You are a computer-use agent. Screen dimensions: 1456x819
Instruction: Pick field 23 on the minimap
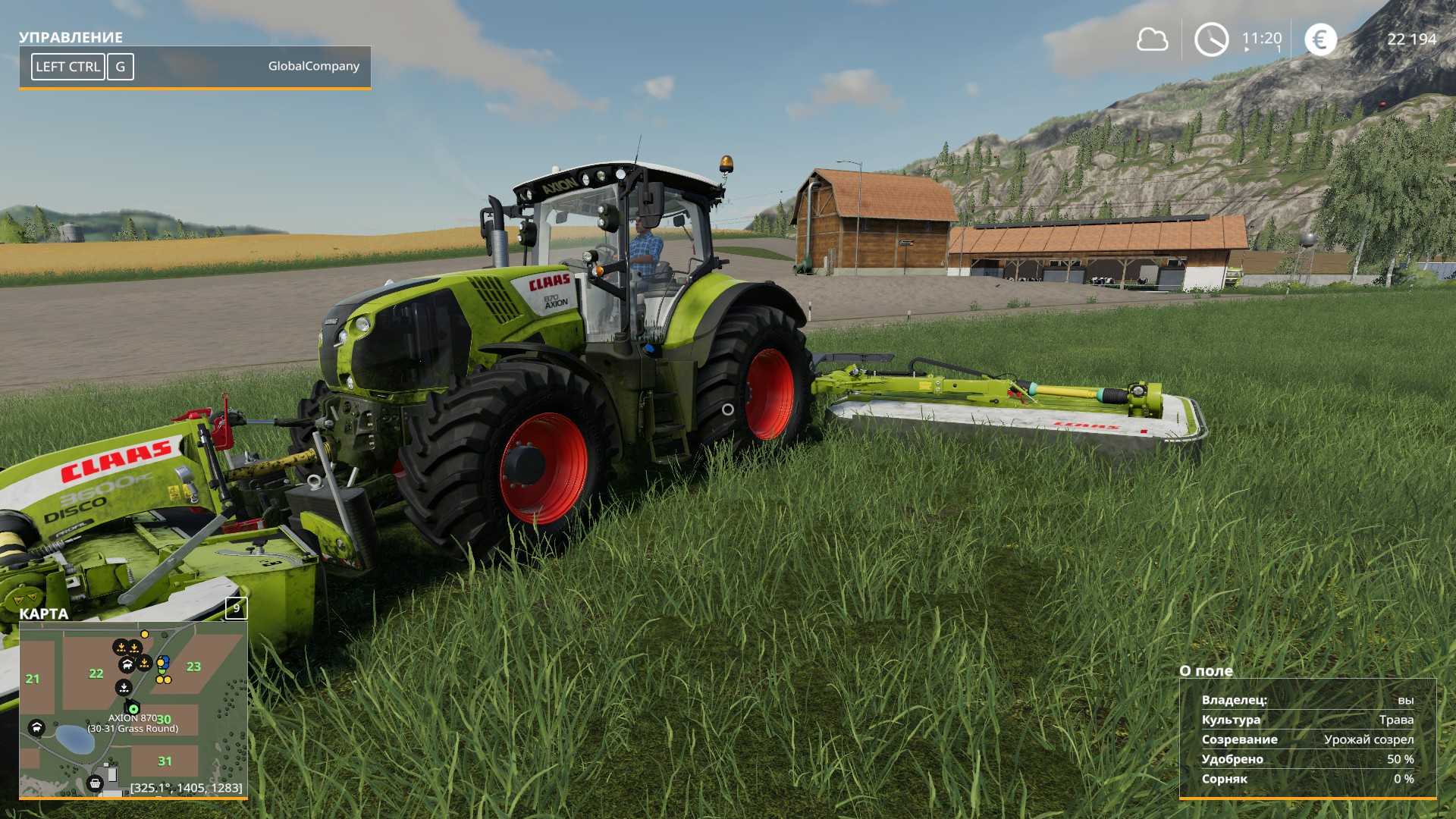[x=193, y=667]
